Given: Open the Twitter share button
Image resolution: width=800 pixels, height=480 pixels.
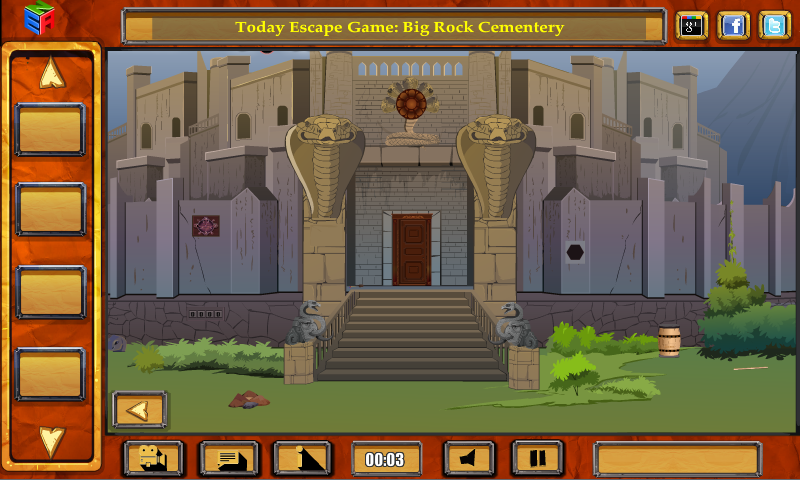Looking at the screenshot, I should [x=774, y=26].
